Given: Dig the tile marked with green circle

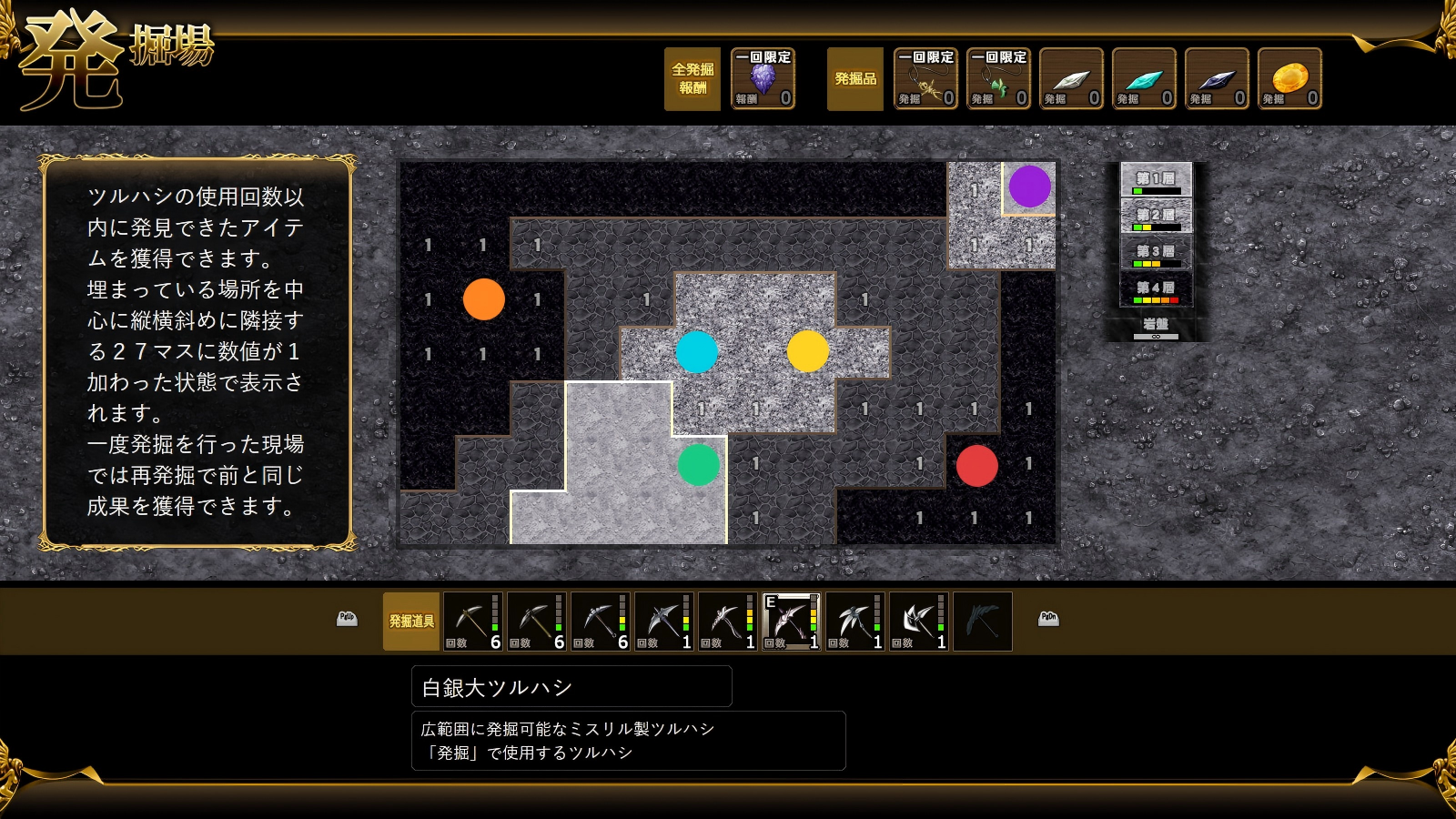Looking at the screenshot, I should 699,465.
